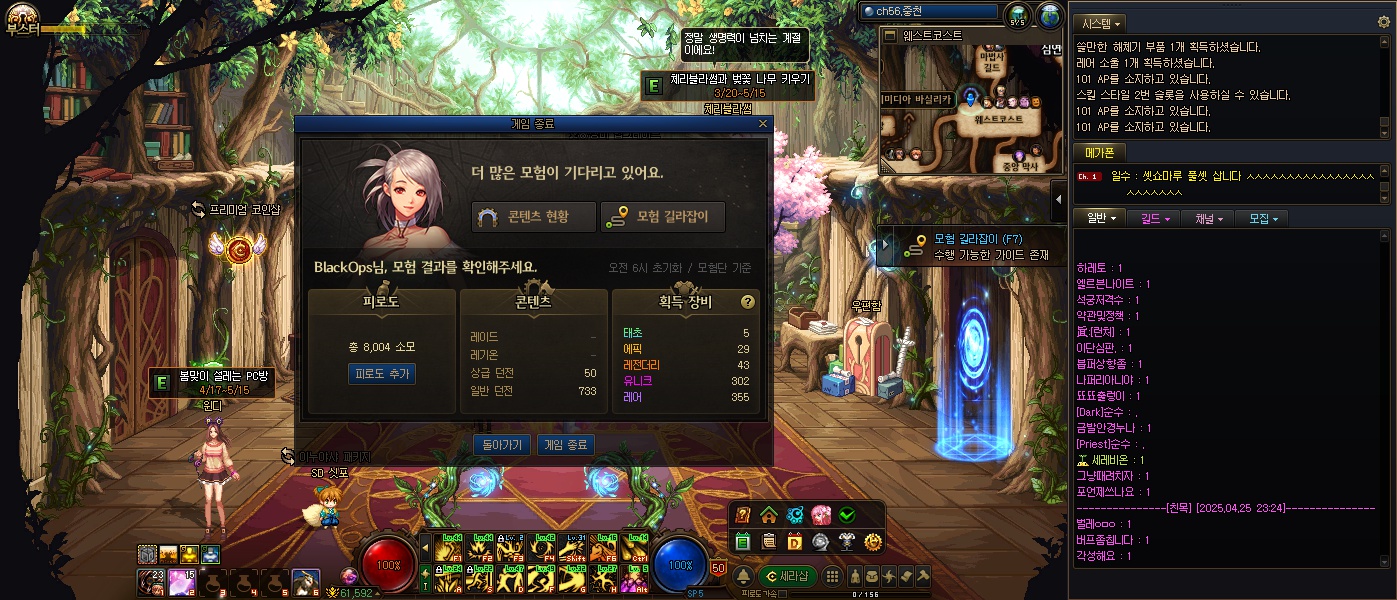Viewport: 1397px width, 600px height.
Task: Open the 콘텐츠 현황 button
Action: point(533,217)
